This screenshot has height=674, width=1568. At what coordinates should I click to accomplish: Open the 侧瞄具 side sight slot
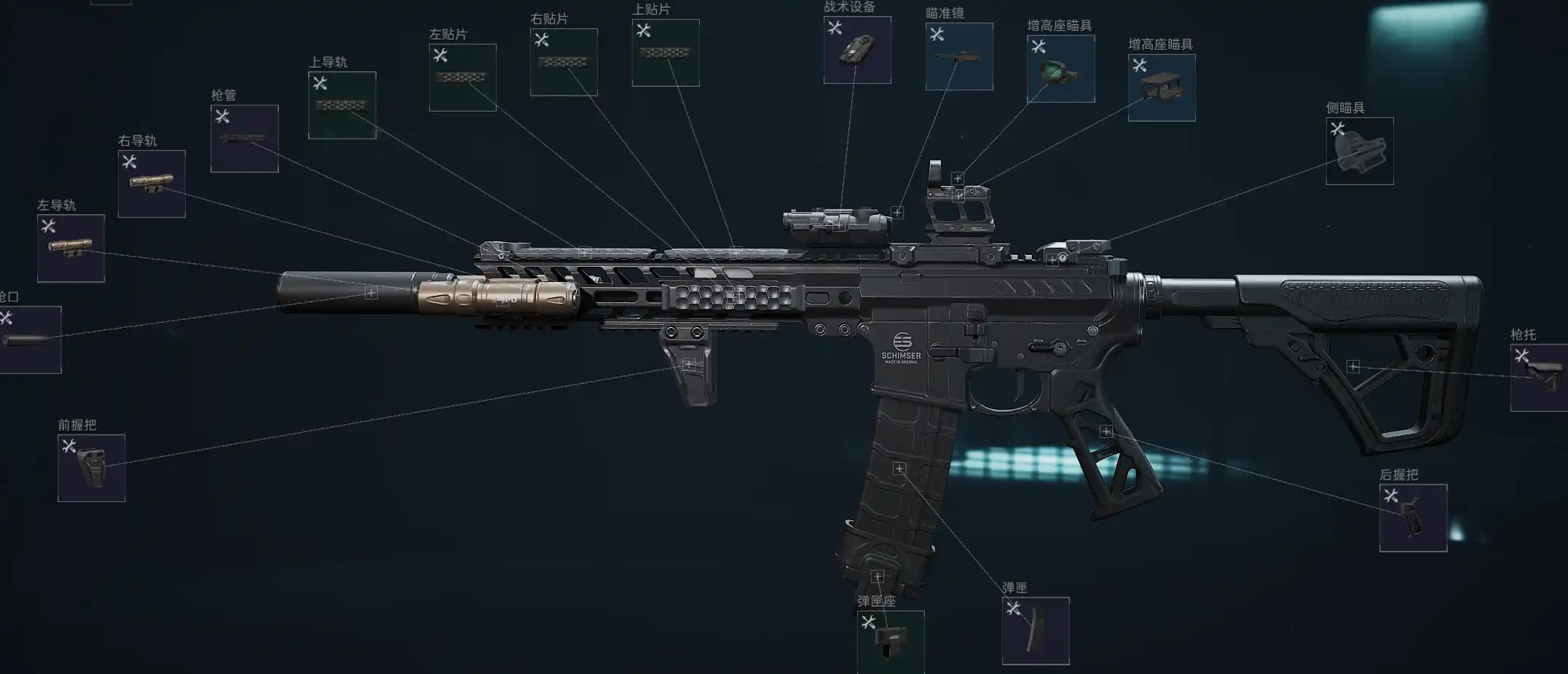pos(1359,151)
